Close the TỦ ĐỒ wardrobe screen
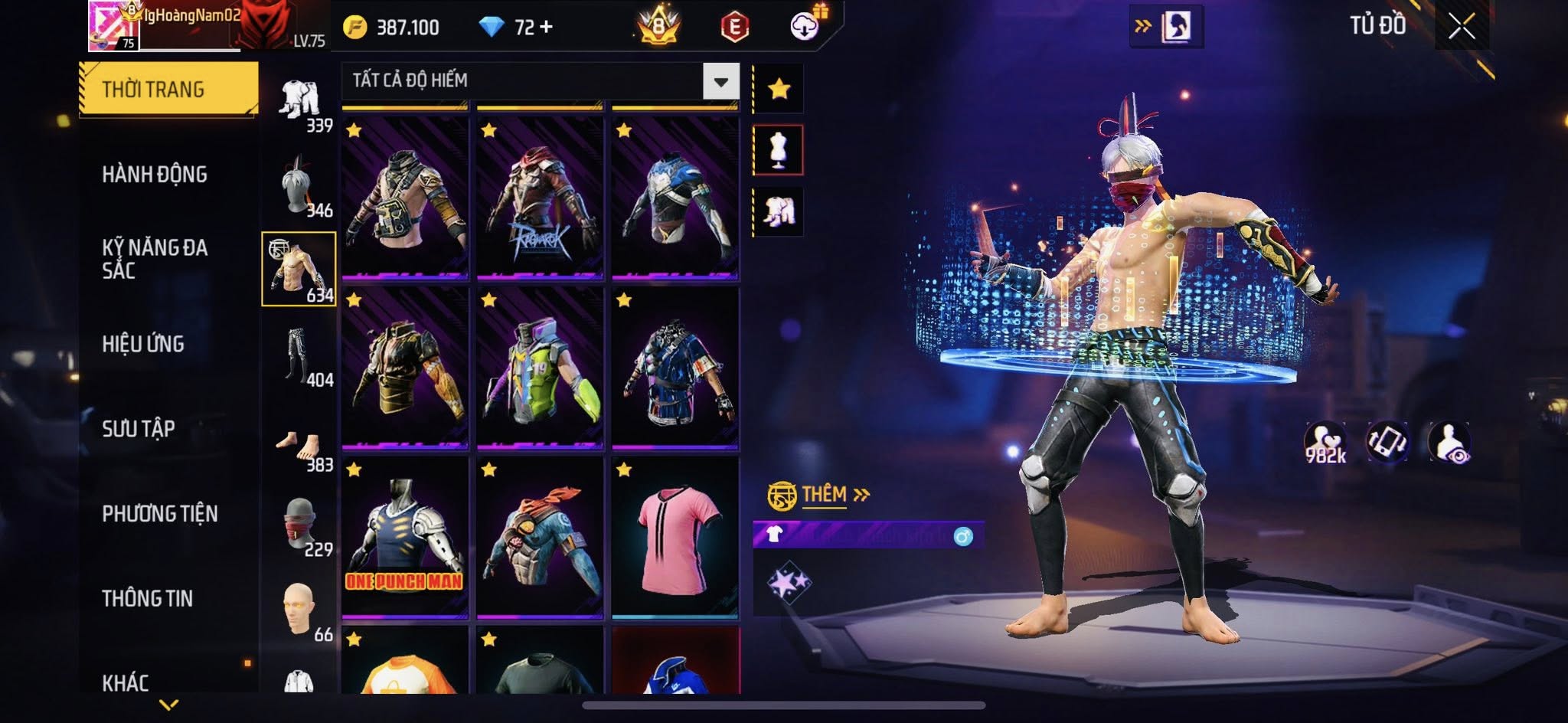Image resolution: width=1568 pixels, height=723 pixels. coord(1461,27)
